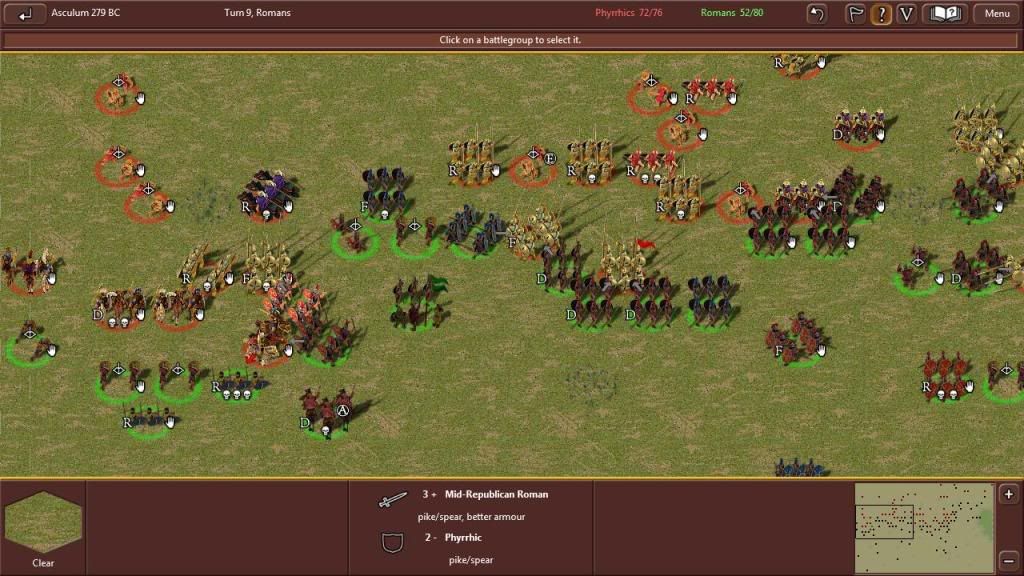
Task: Select the unit carrying the green banner
Action: point(420,302)
